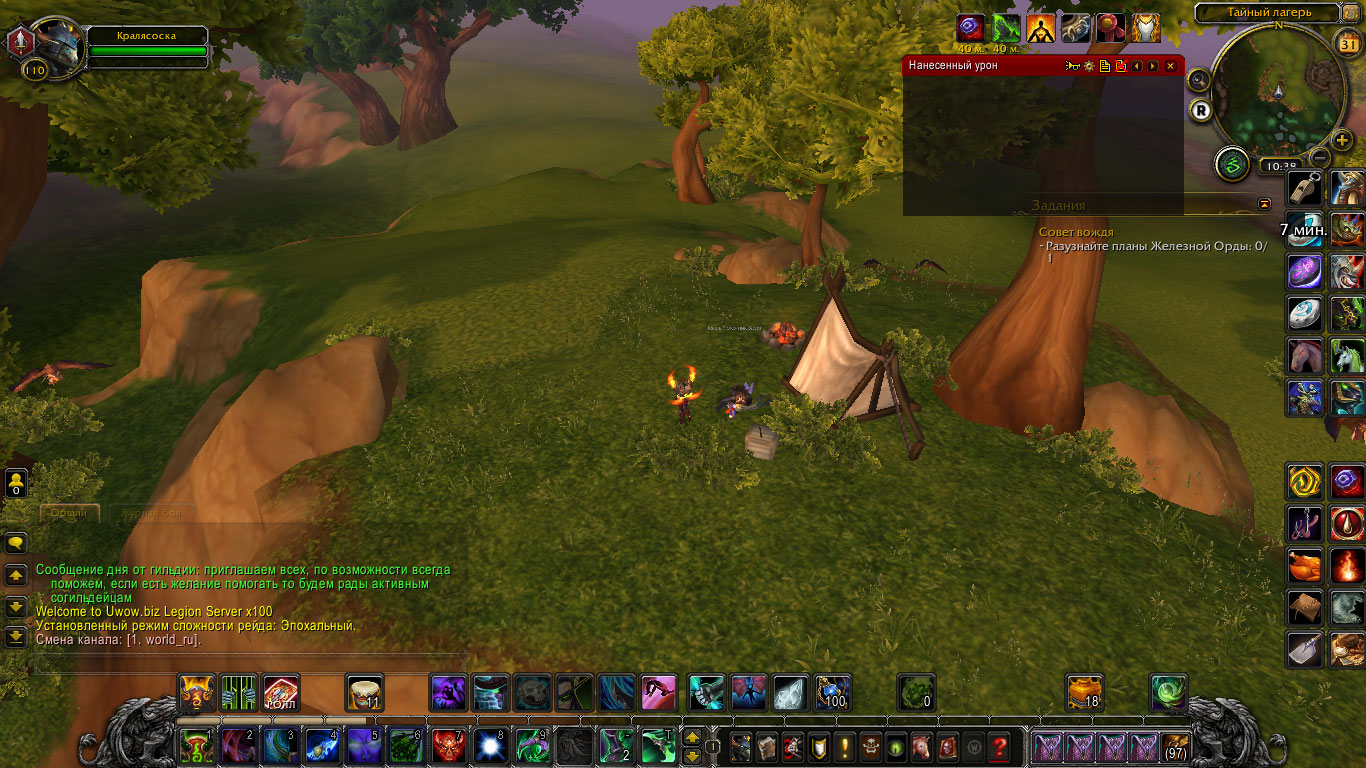Image resolution: width=1366 pixels, height=768 pixels.
Task: Use the item with 100 charges
Action: [x=832, y=692]
